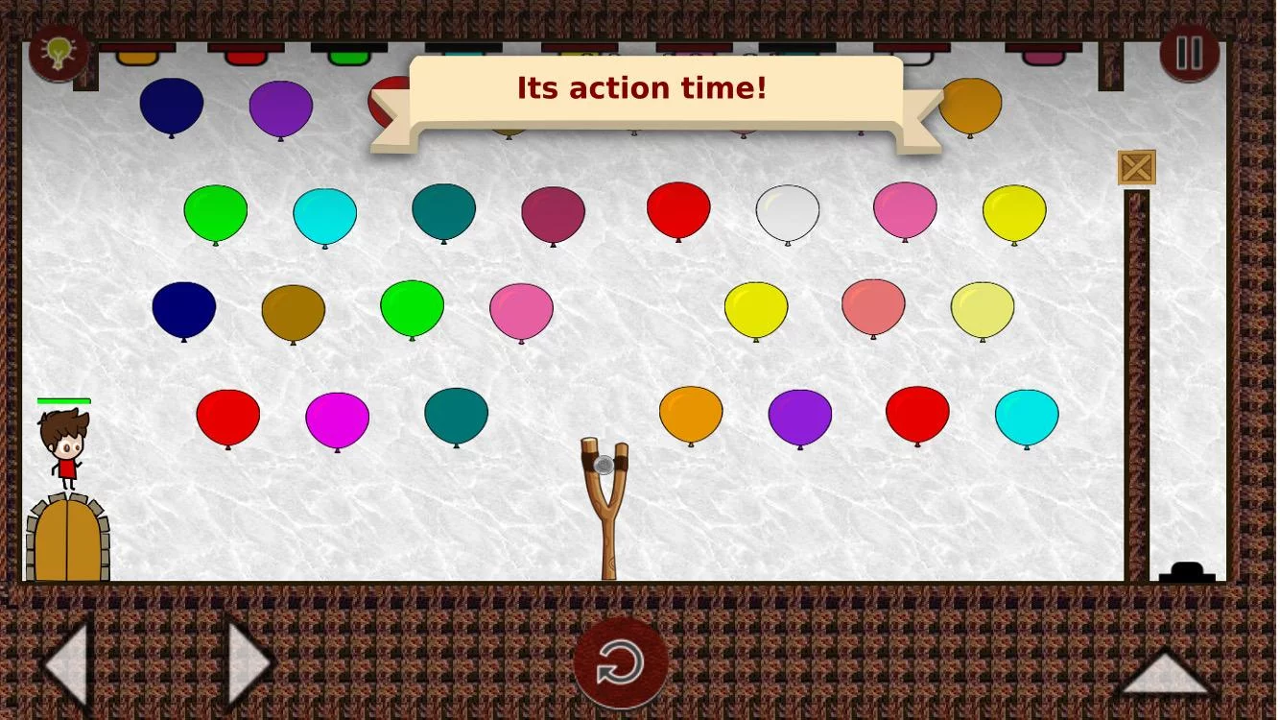This screenshot has height=720, width=1280.
Task: Click the lightbulb hint icon
Action: [58, 52]
